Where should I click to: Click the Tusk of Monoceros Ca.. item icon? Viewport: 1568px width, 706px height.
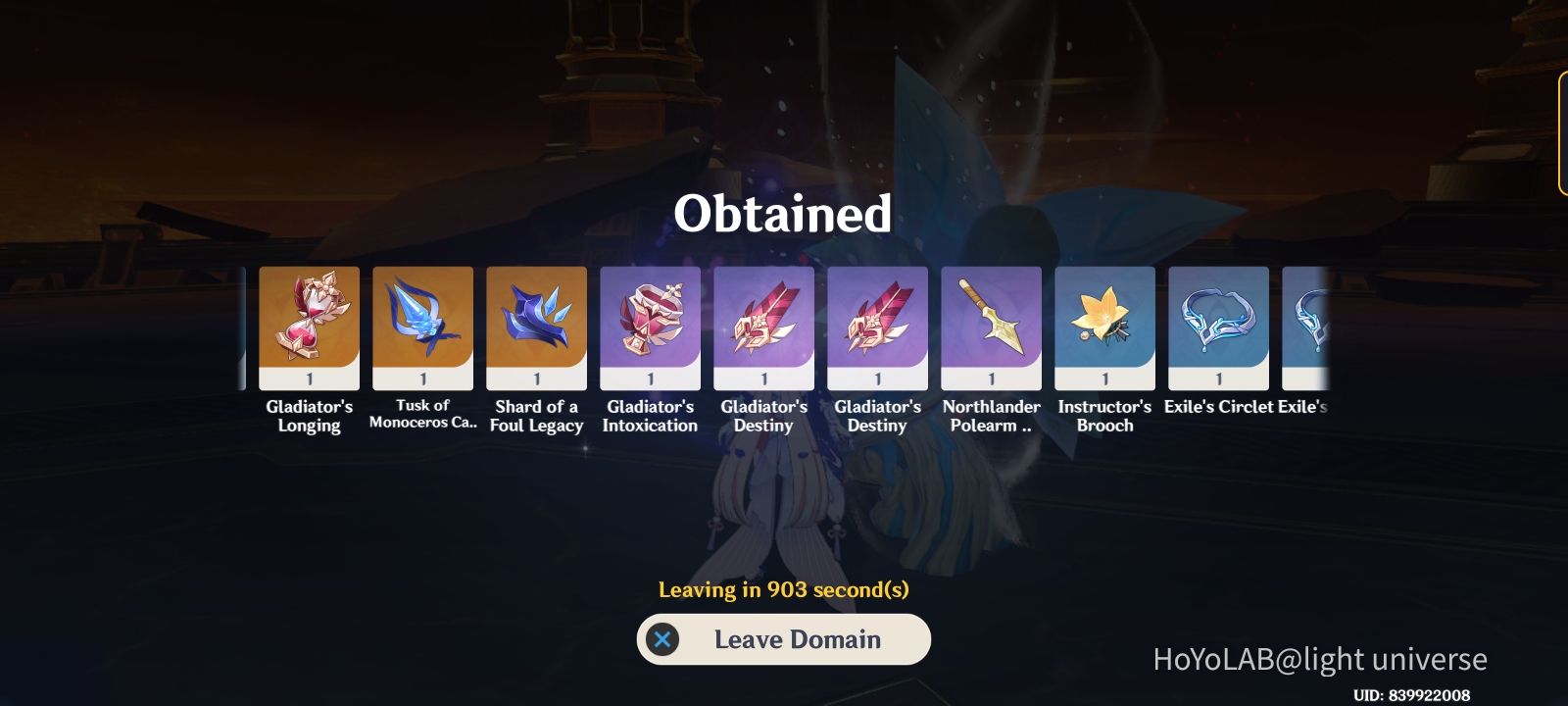pyautogui.click(x=422, y=324)
